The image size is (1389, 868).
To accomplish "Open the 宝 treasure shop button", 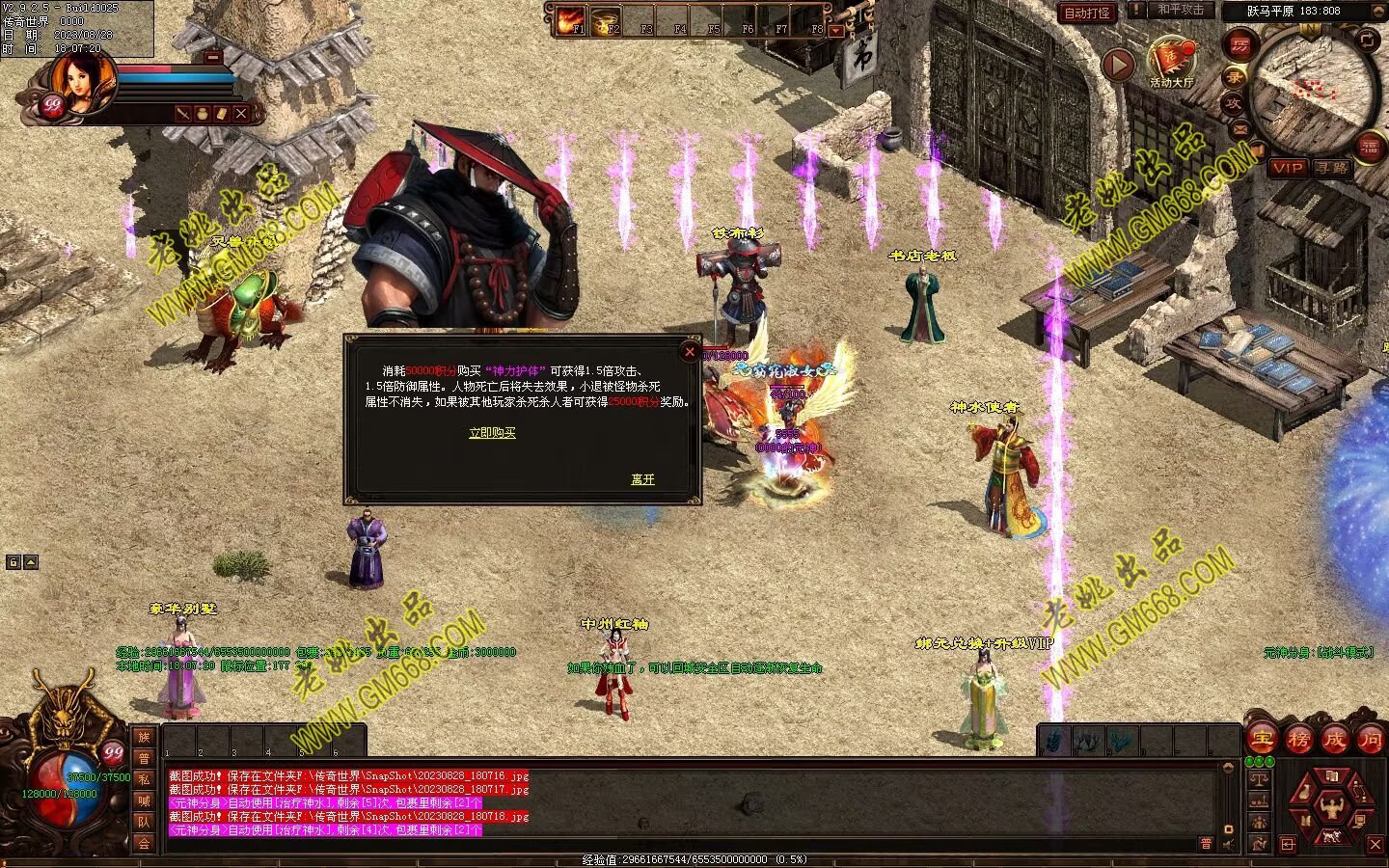I will 1262,740.
